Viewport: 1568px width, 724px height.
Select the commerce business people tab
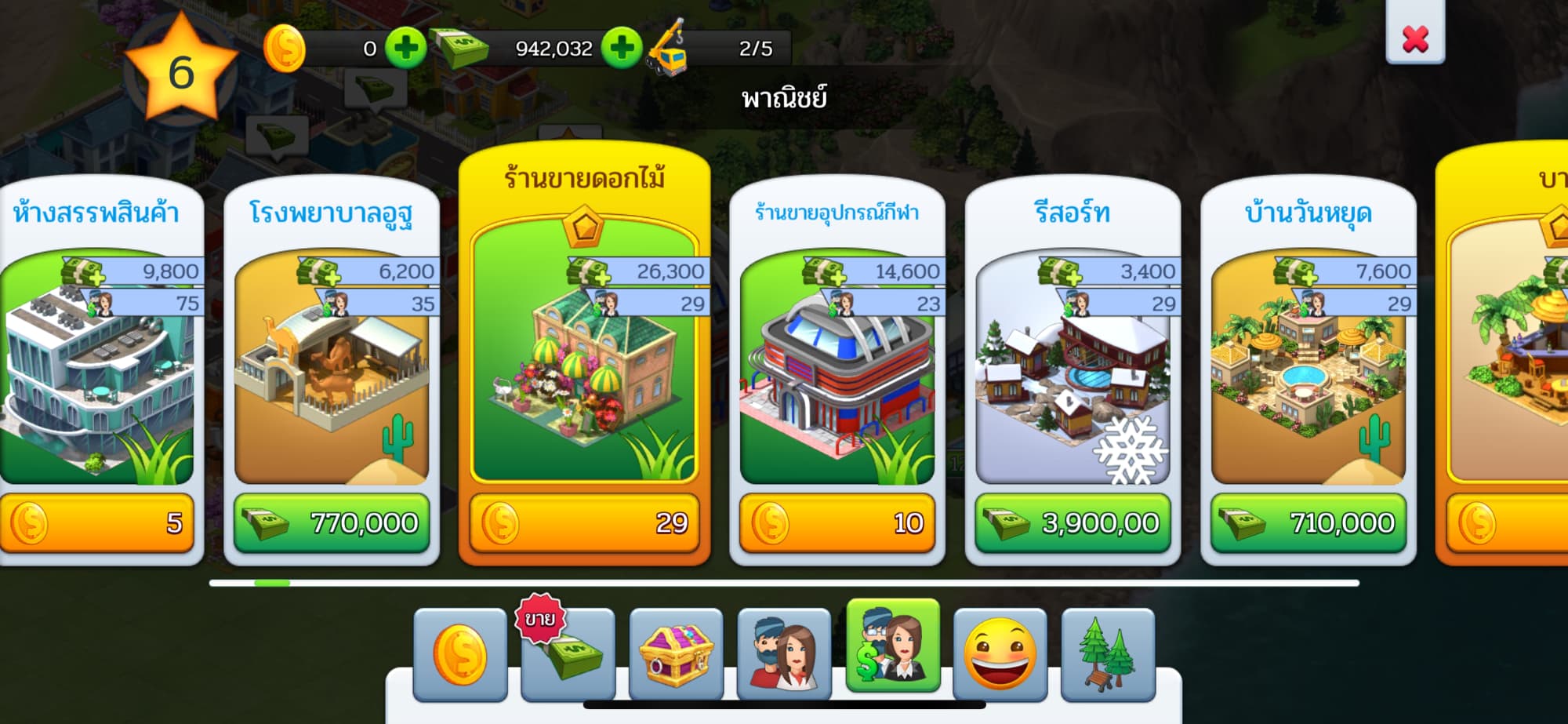[x=893, y=646]
